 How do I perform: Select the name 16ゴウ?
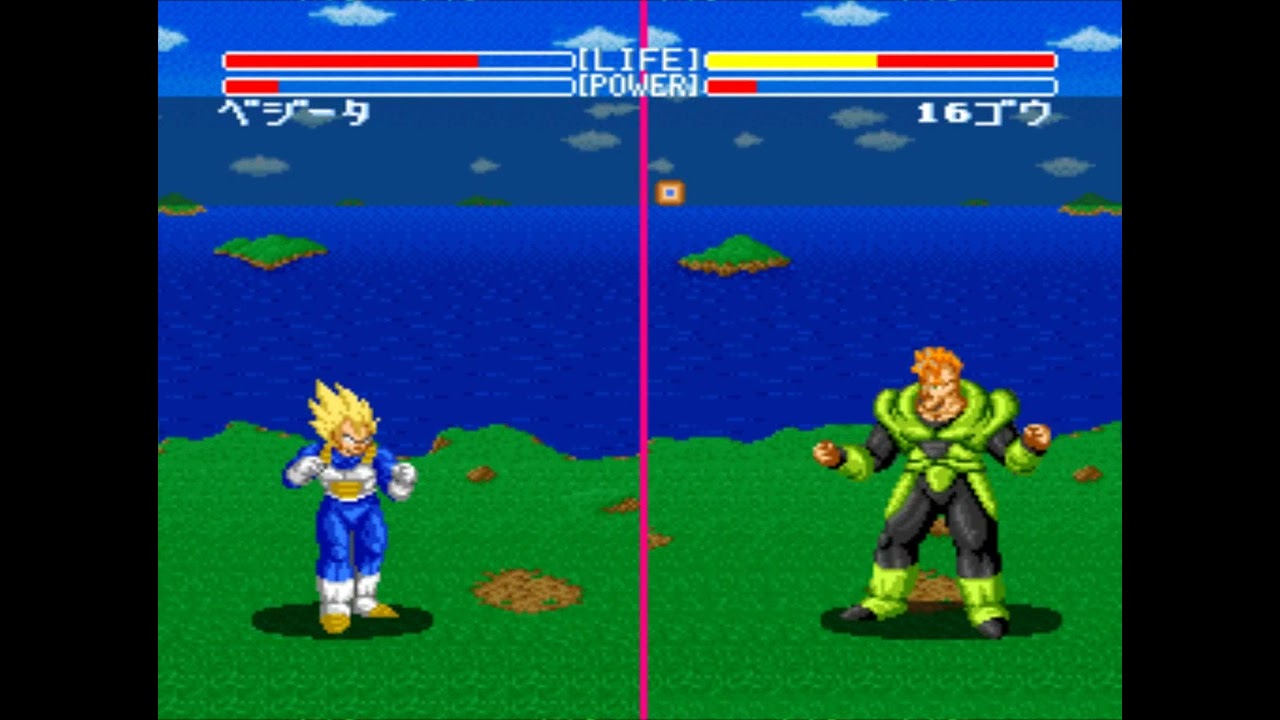[x=985, y=114]
